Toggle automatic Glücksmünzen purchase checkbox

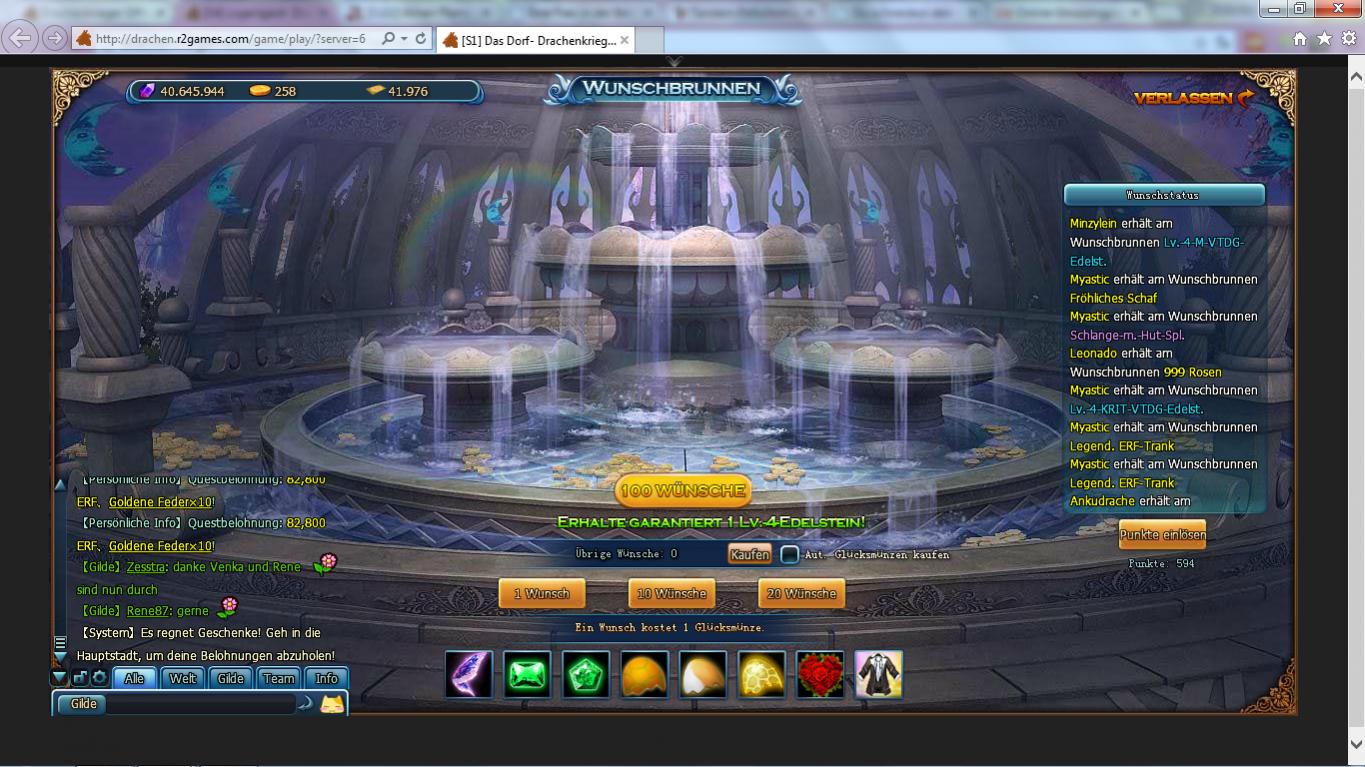tap(790, 554)
